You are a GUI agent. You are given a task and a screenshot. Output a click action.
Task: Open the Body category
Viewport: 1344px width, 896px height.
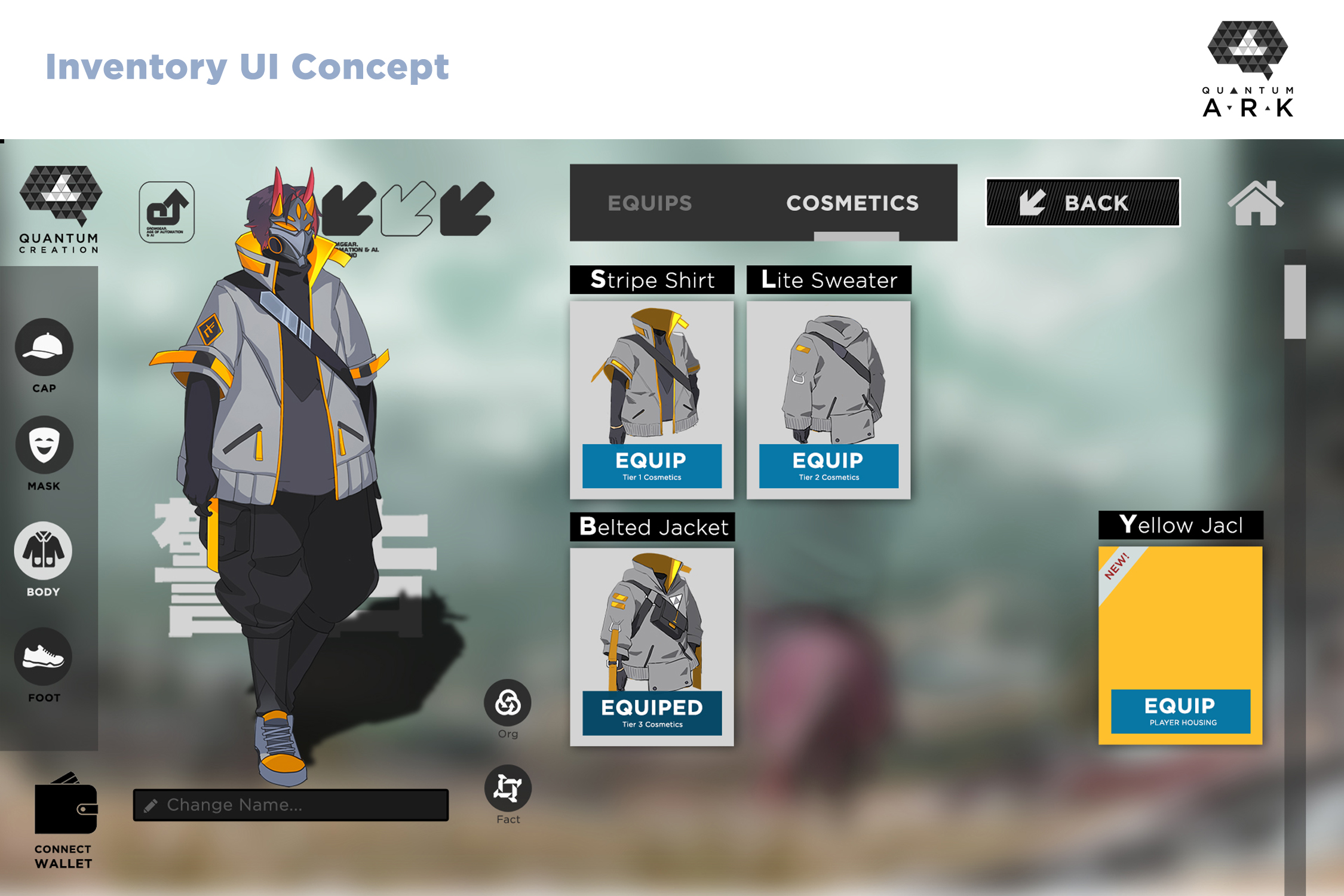(x=44, y=551)
